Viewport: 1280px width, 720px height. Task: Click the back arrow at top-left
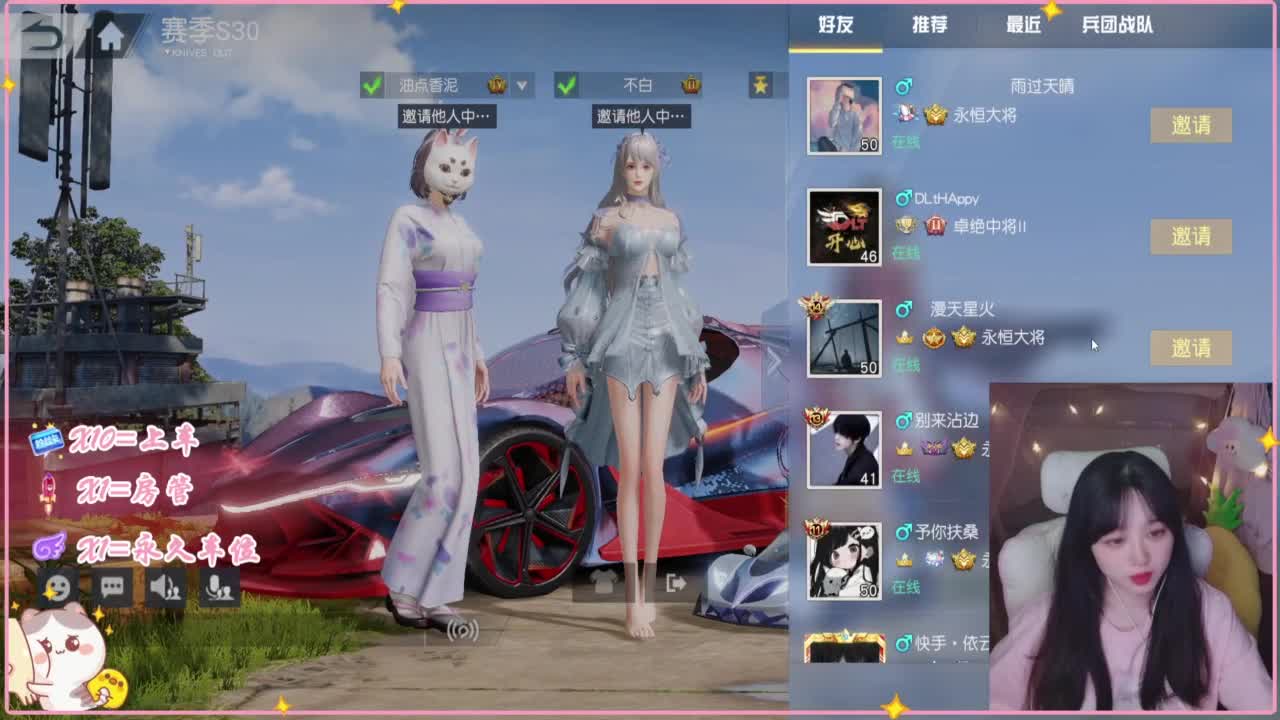click(x=41, y=33)
